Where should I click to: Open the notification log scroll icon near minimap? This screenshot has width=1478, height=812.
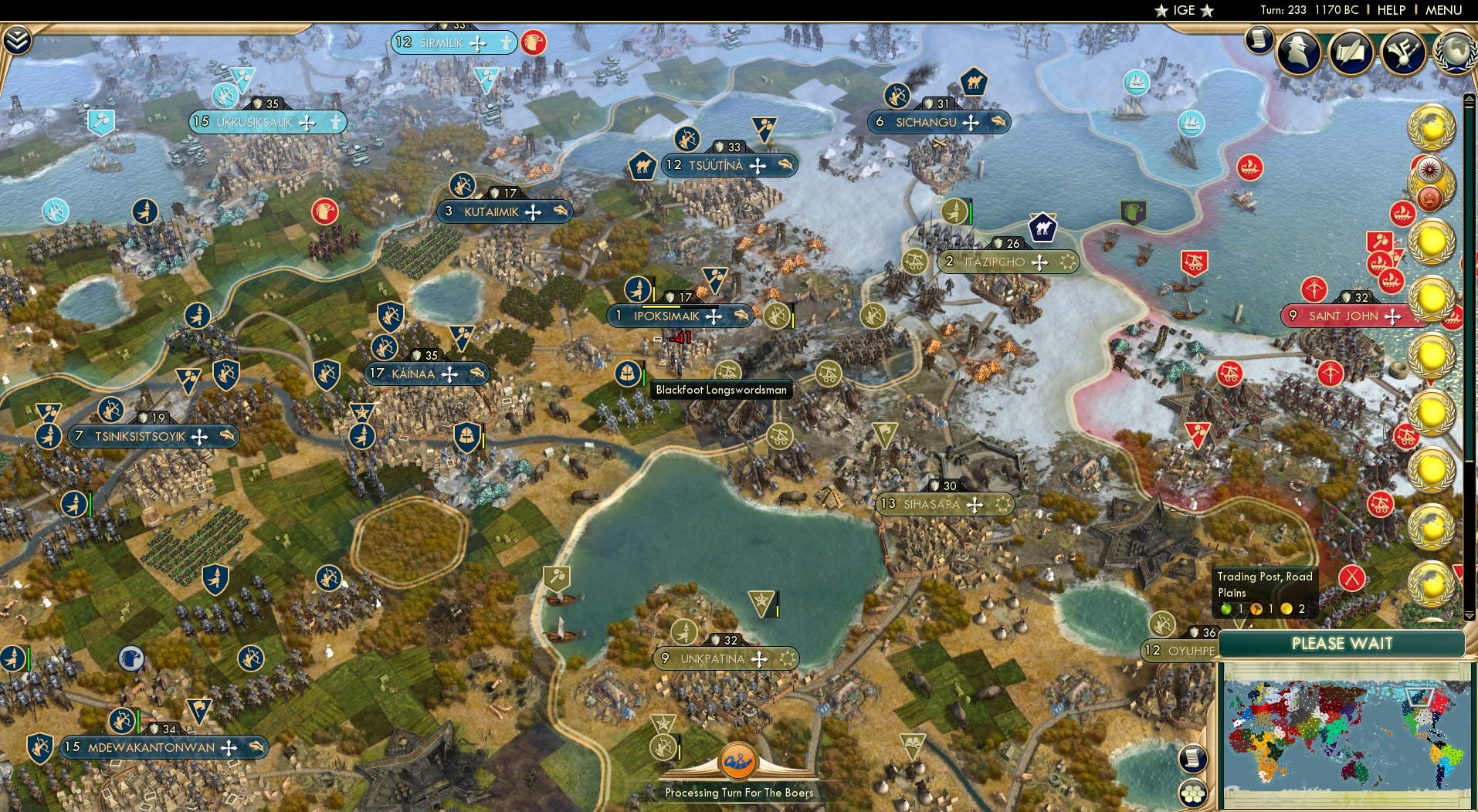point(1193,759)
